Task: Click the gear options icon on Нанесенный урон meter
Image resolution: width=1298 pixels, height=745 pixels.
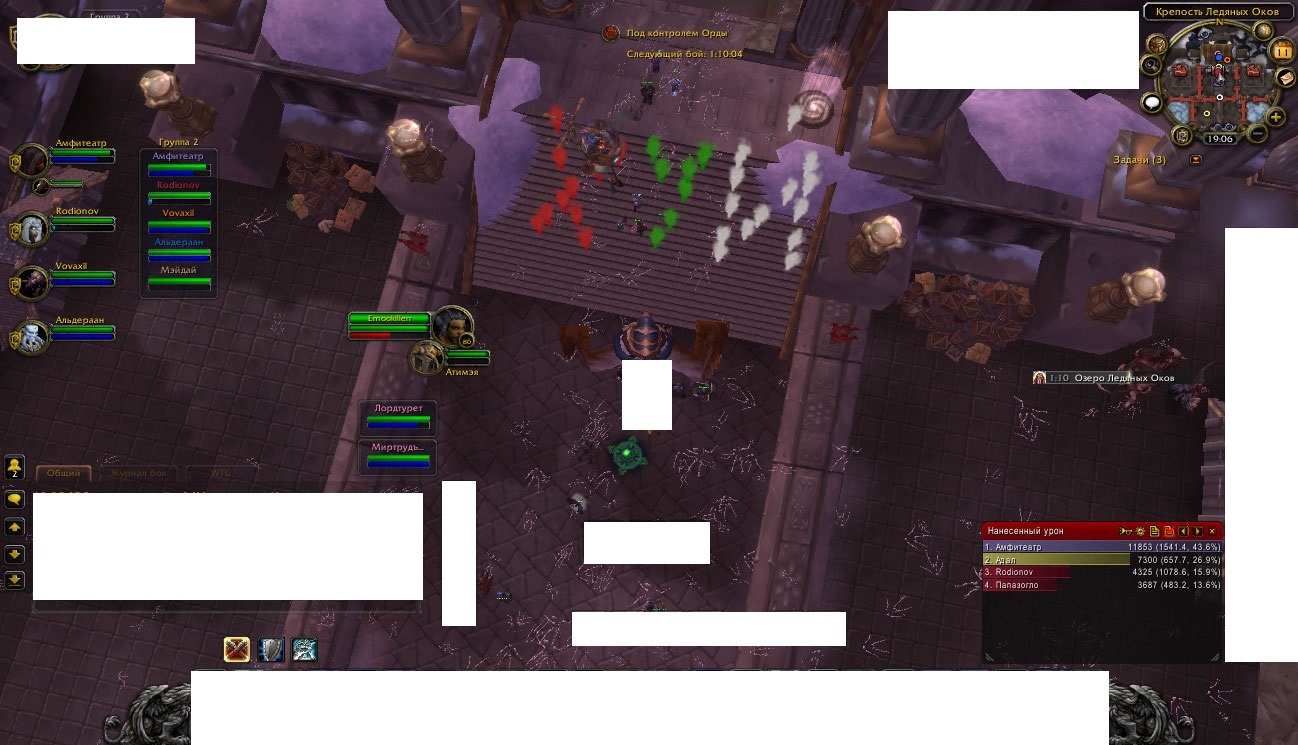Action: [x=1140, y=532]
